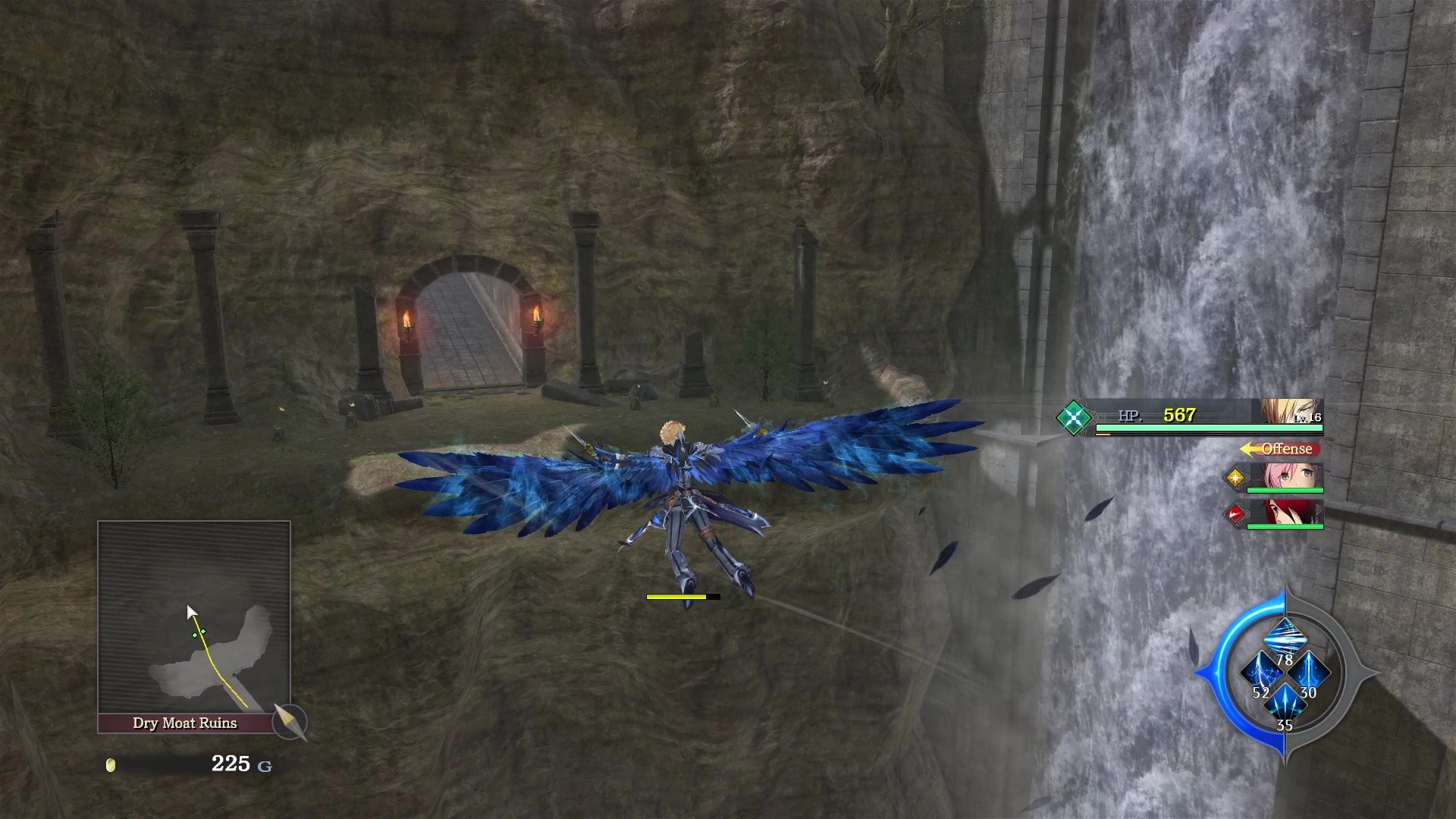Click the yellow charge gauge under the character

coord(682,597)
